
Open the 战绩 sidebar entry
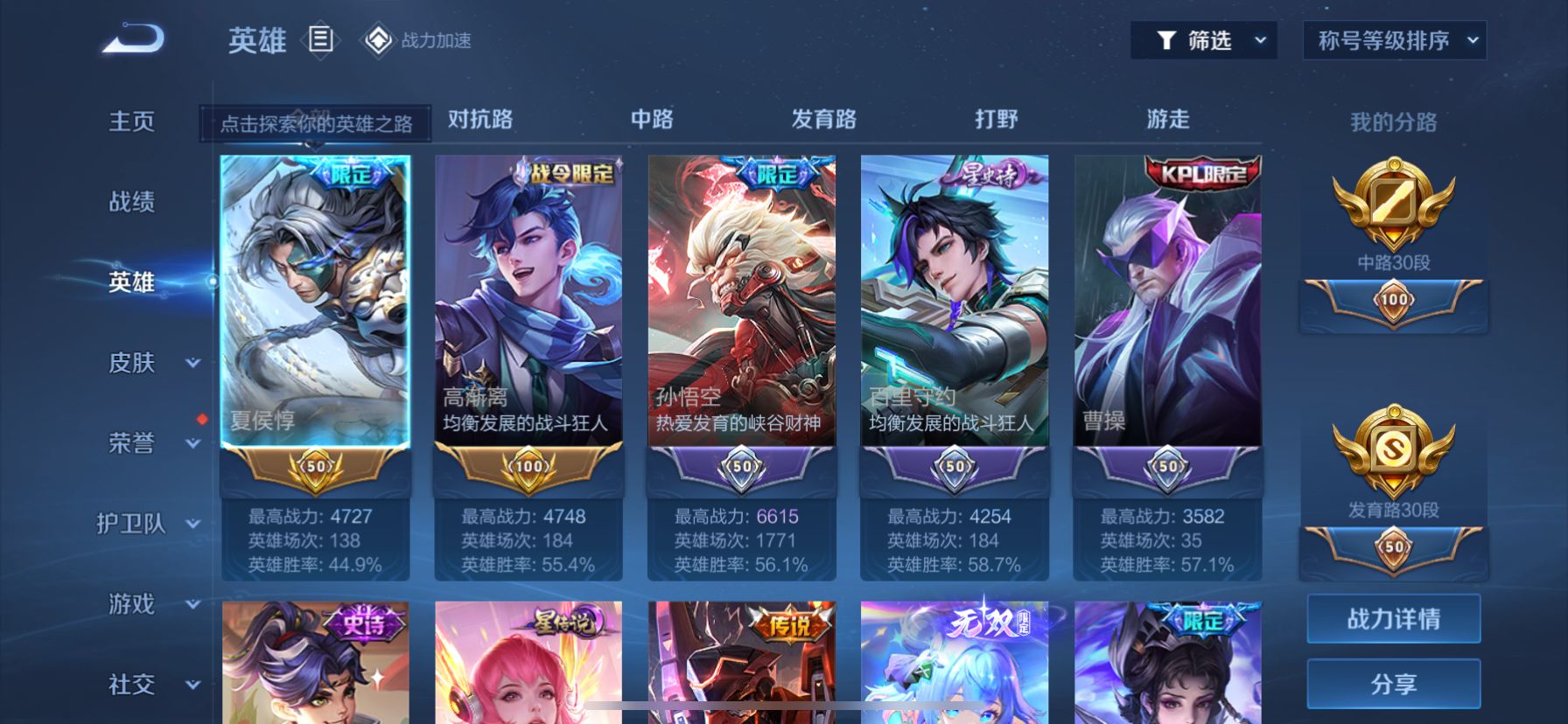(x=131, y=202)
